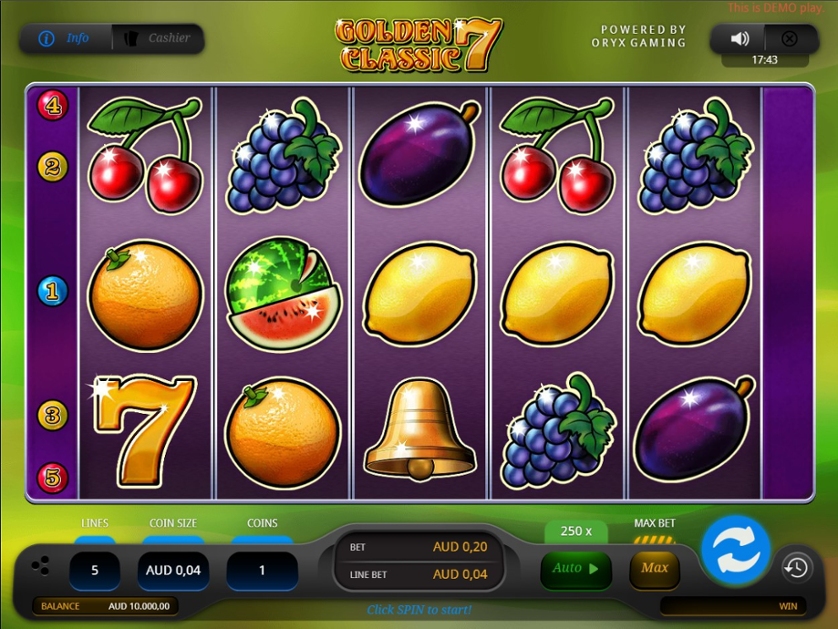Select payline marker 2
Image resolution: width=838 pixels, height=629 pixels.
pos(52,166)
